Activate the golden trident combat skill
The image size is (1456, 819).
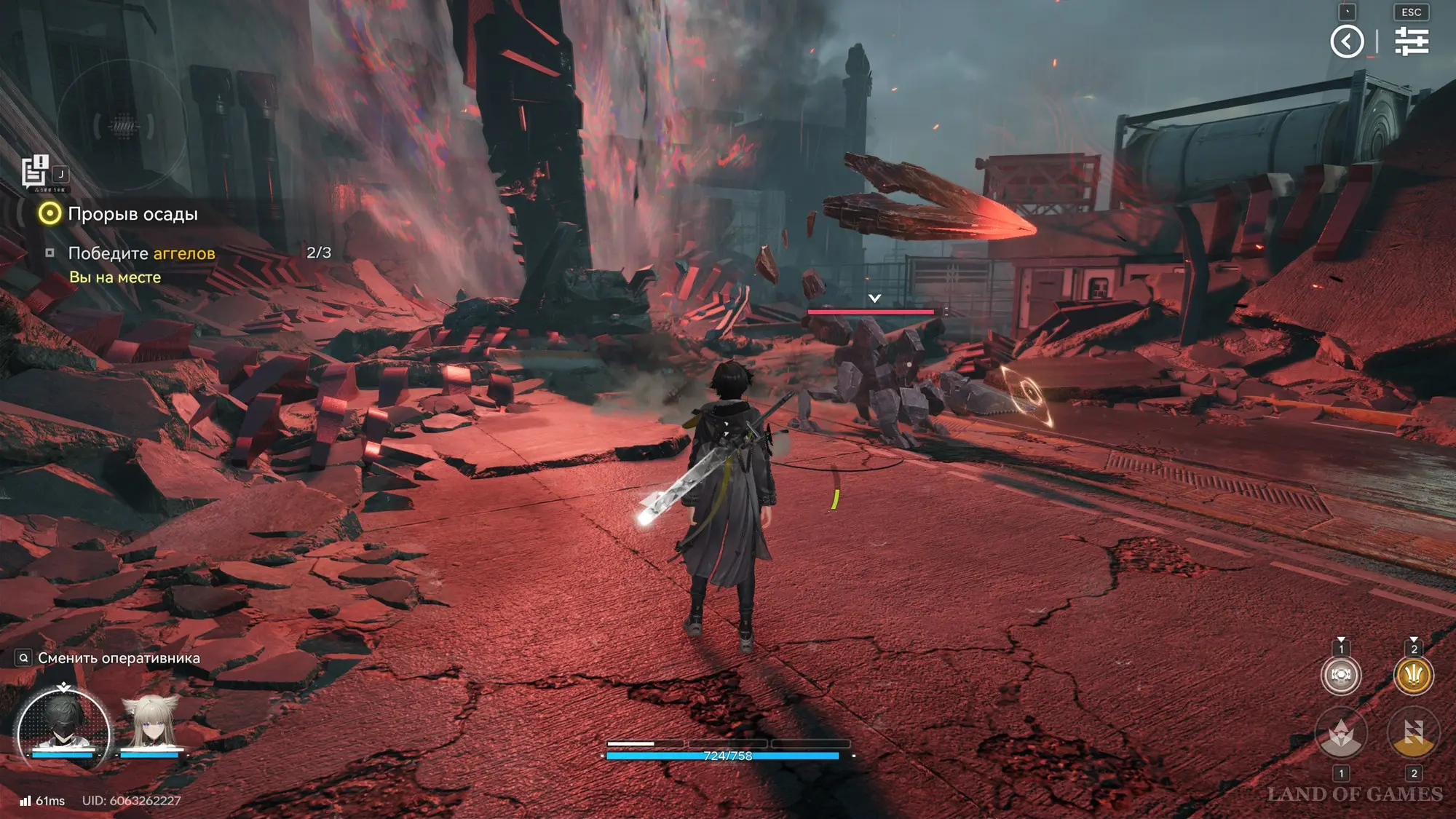[1413, 675]
